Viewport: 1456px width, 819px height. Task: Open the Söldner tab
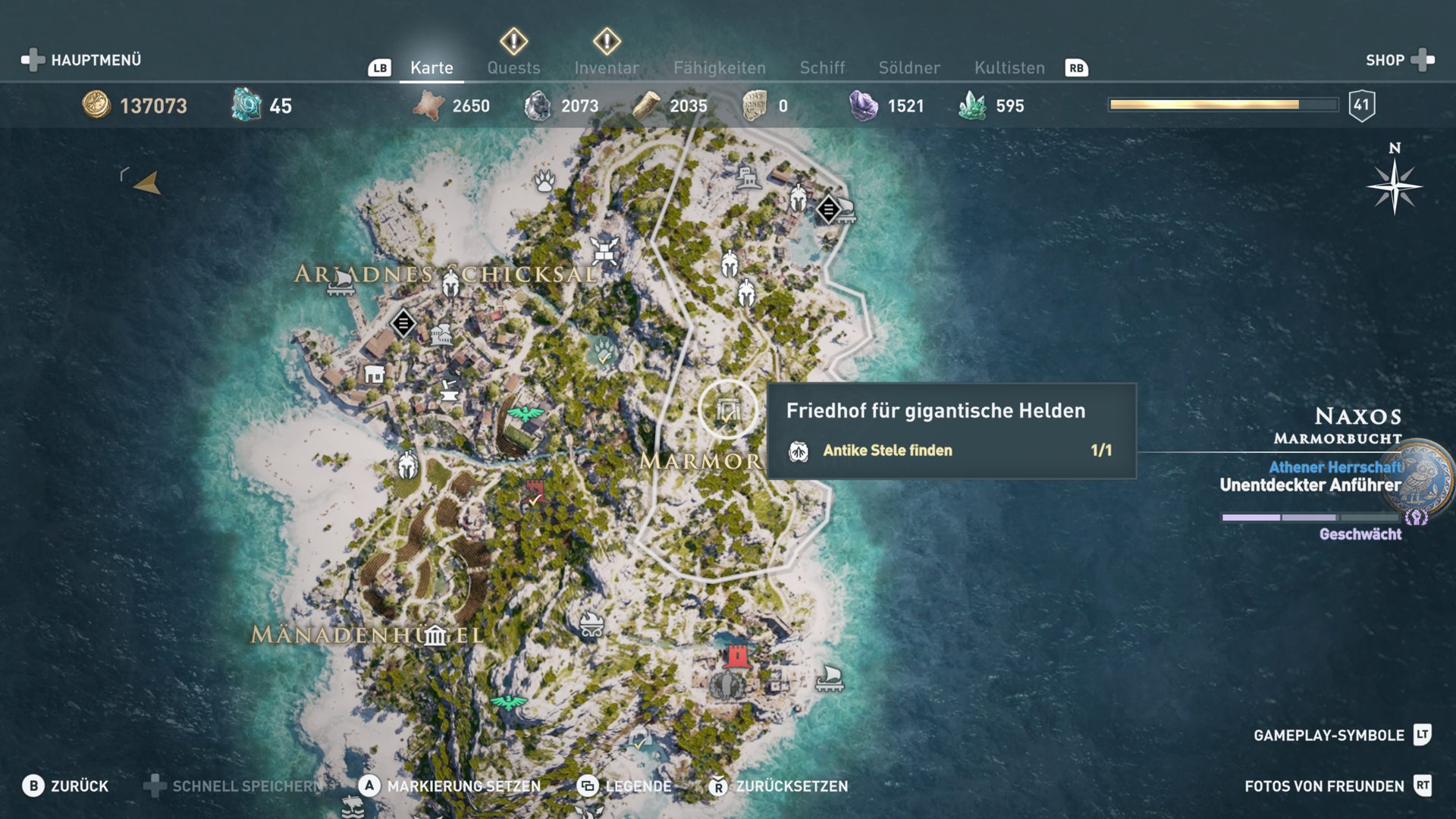[908, 67]
